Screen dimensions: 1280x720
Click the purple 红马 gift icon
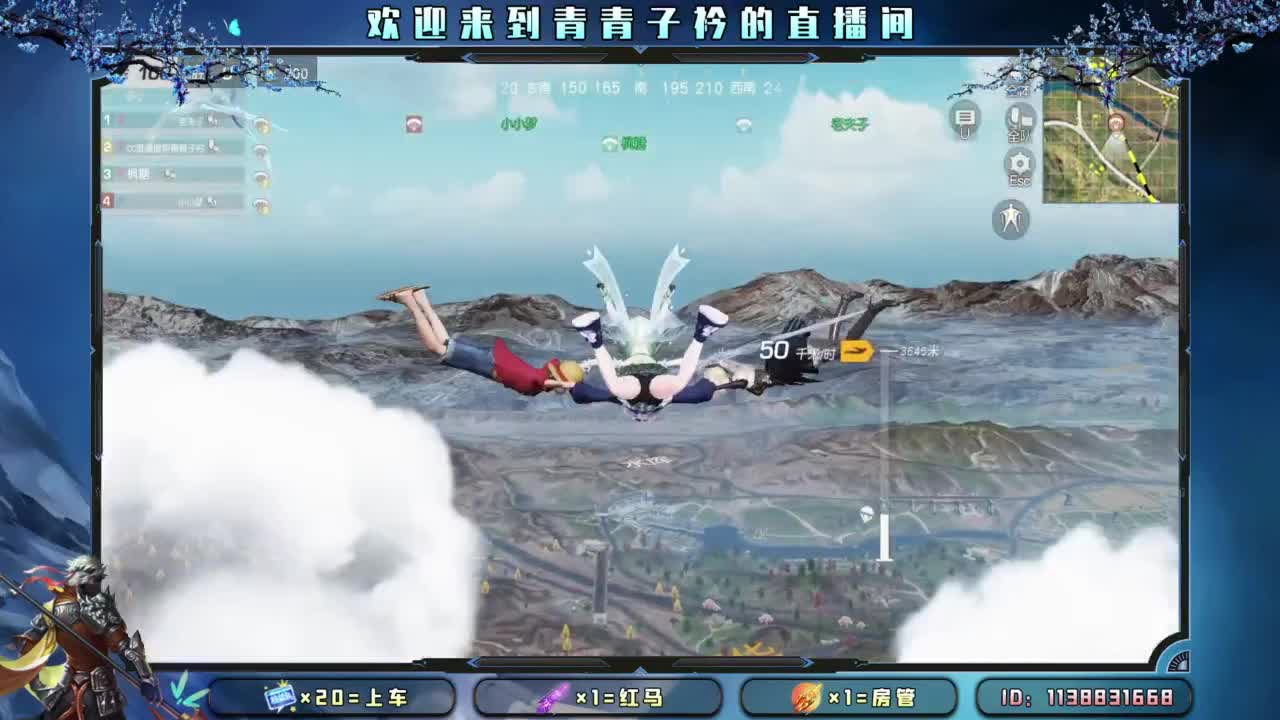tap(553, 697)
